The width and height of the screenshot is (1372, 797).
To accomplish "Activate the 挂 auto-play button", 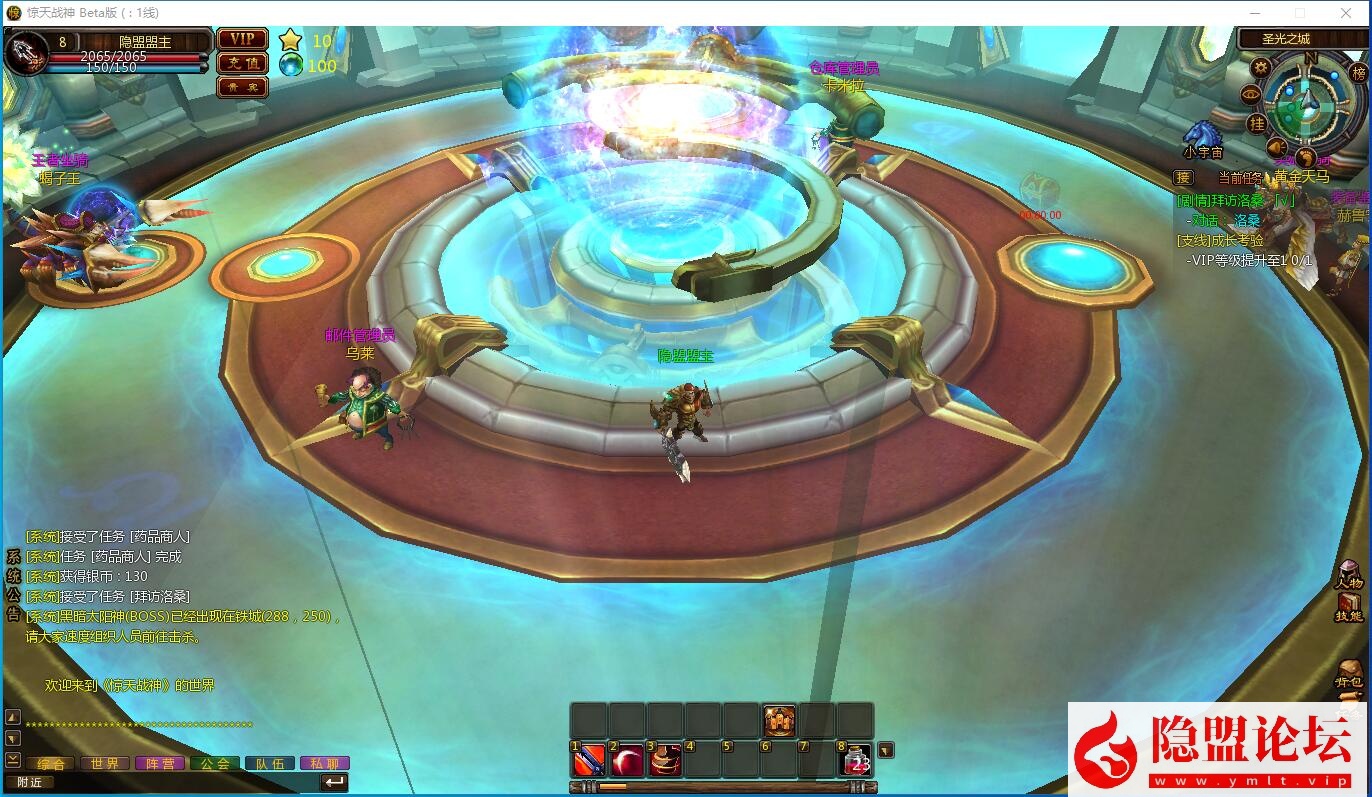I will 1257,123.
